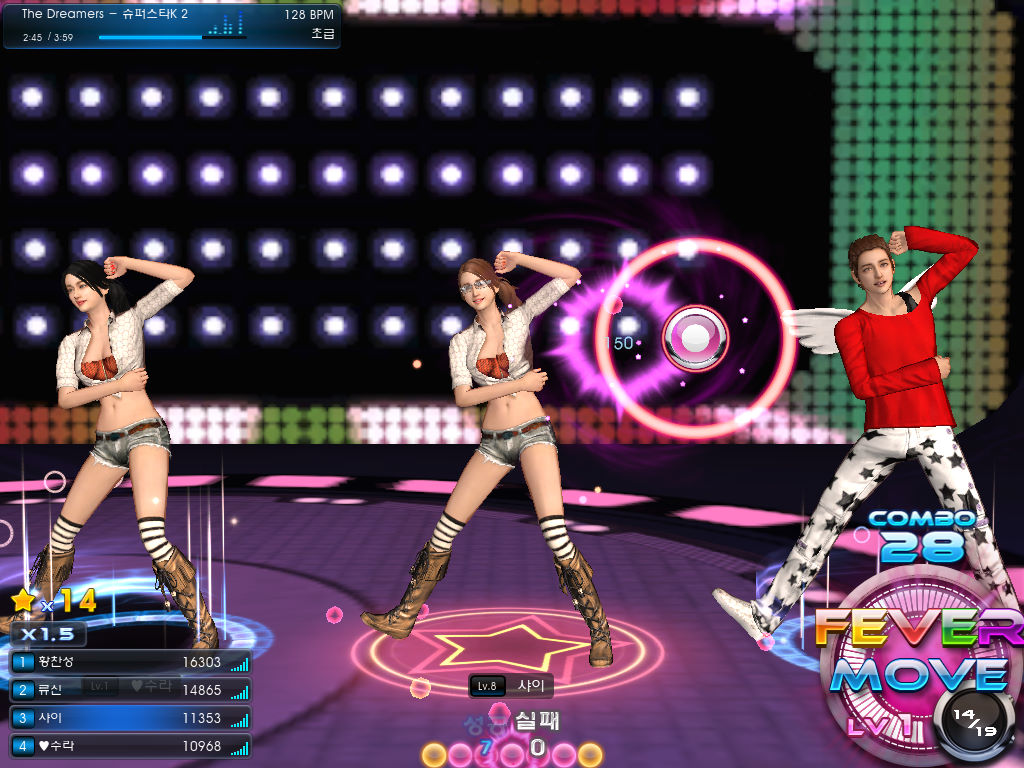Click The Dreamers song info panel
Image resolution: width=1024 pixels, height=768 pixels.
pyautogui.click(x=172, y=26)
